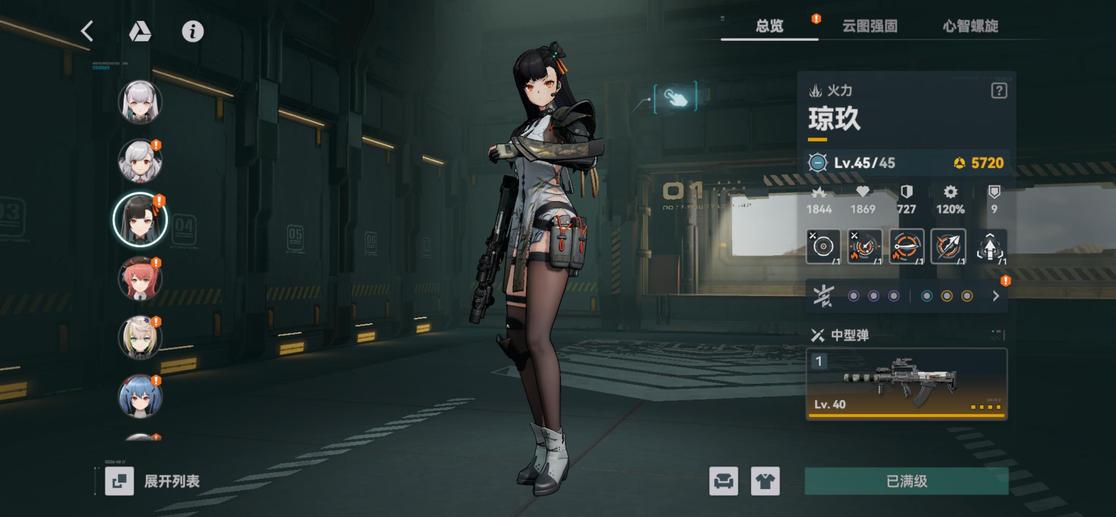Expand the doll list with 展开列表

[153, 481]
